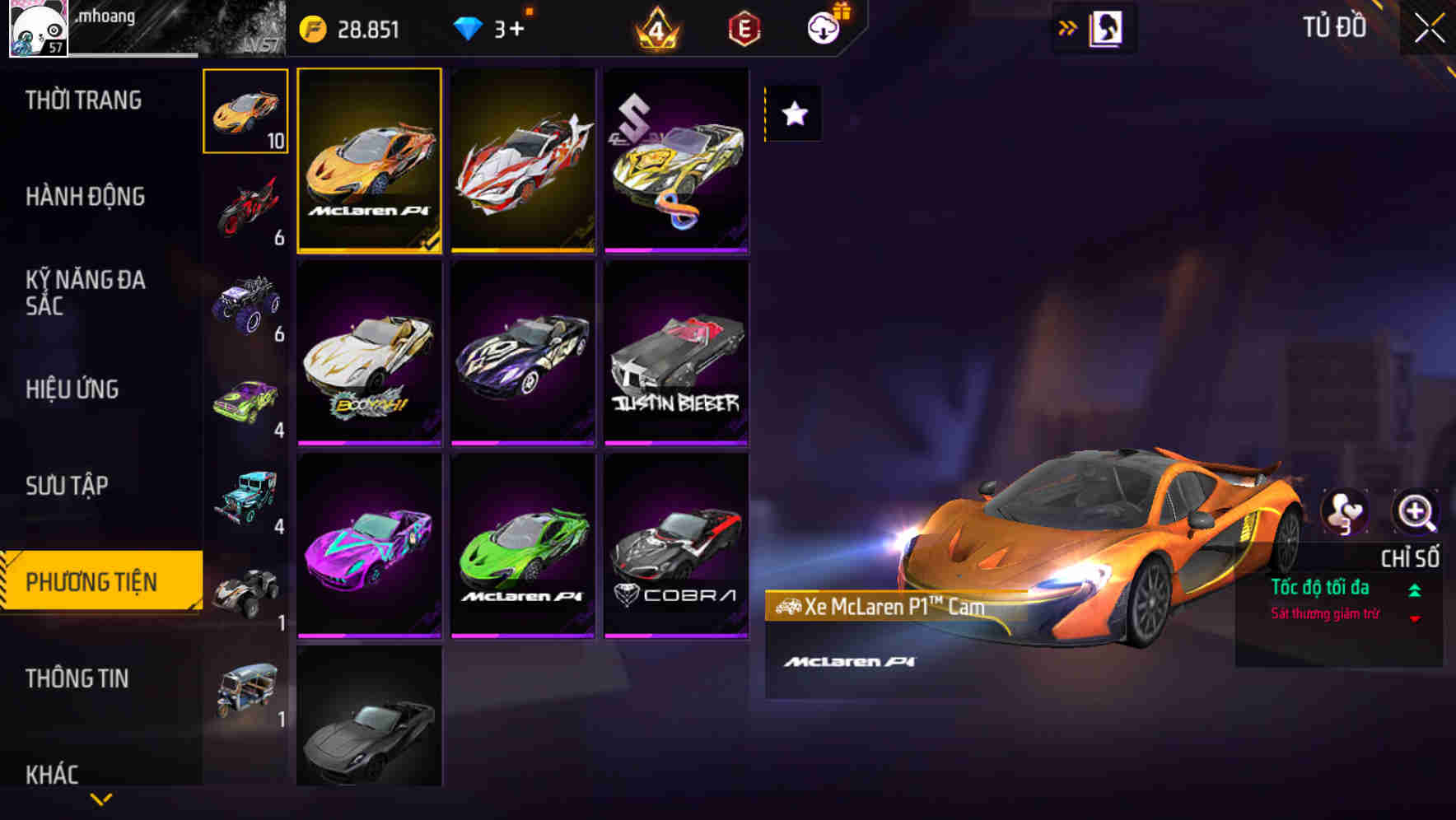Open the character snapshot icon beside TỦ ĐỒ

[1107, 26]
